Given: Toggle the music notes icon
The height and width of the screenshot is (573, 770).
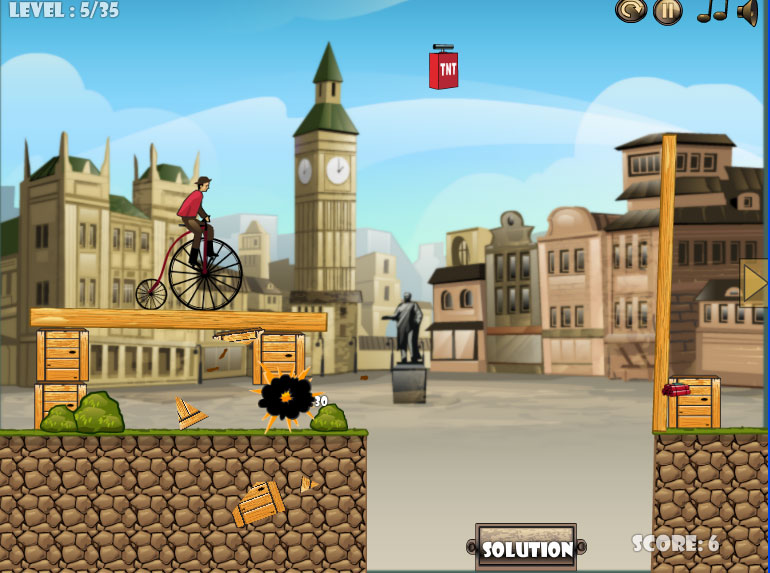Looking at the screenshot, I should pos(711,11).
